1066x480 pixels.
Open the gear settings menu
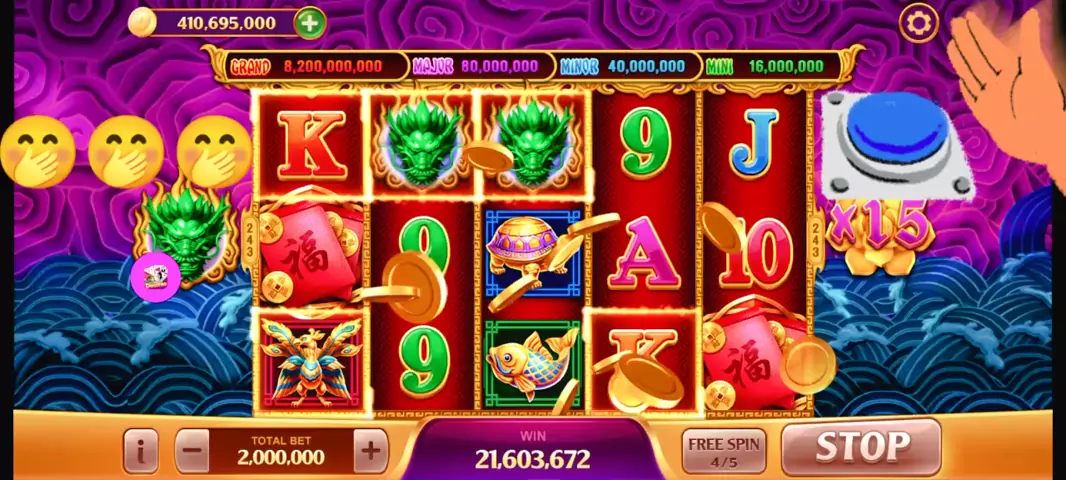tap(918, 22)
